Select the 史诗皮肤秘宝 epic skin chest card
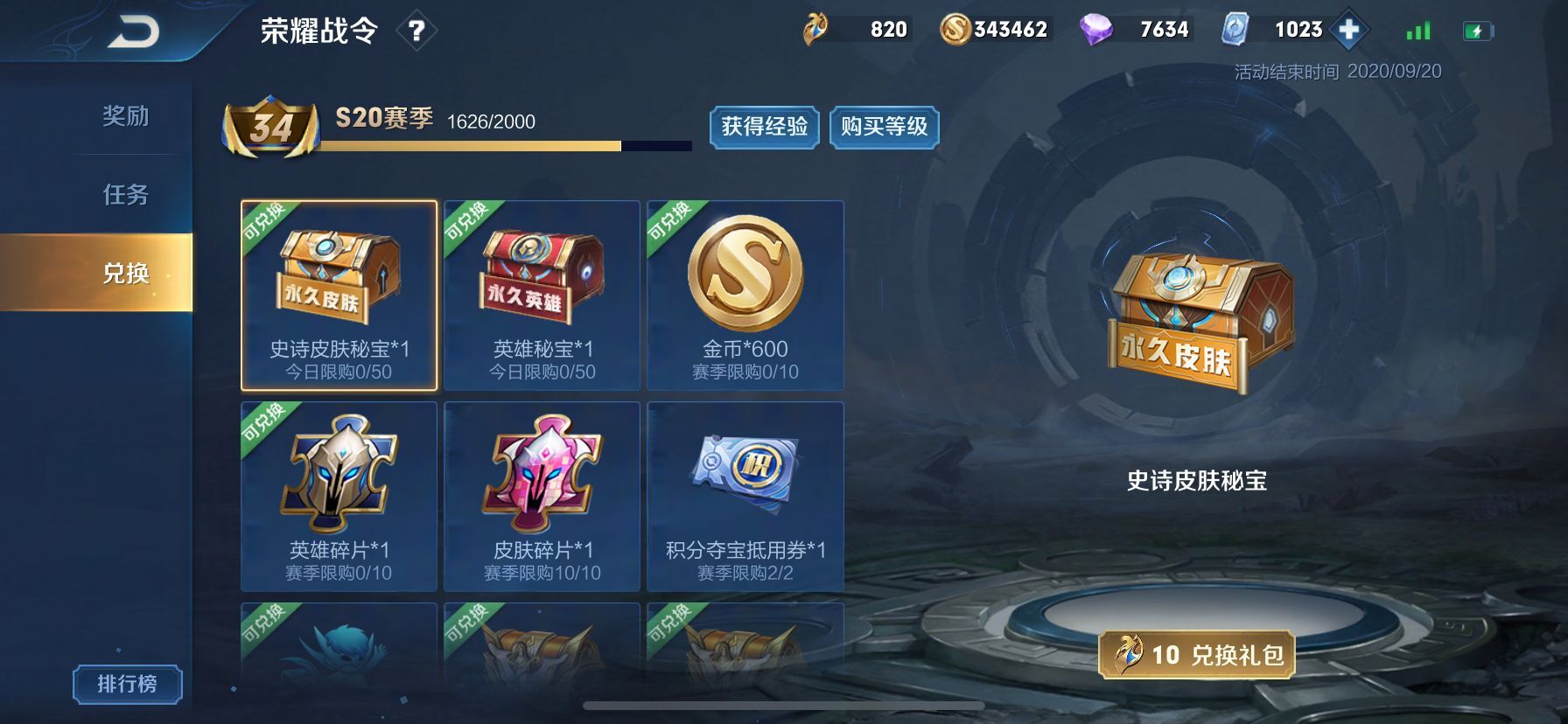Viewport: 1568px width, 724px height. tap(339, 296)
